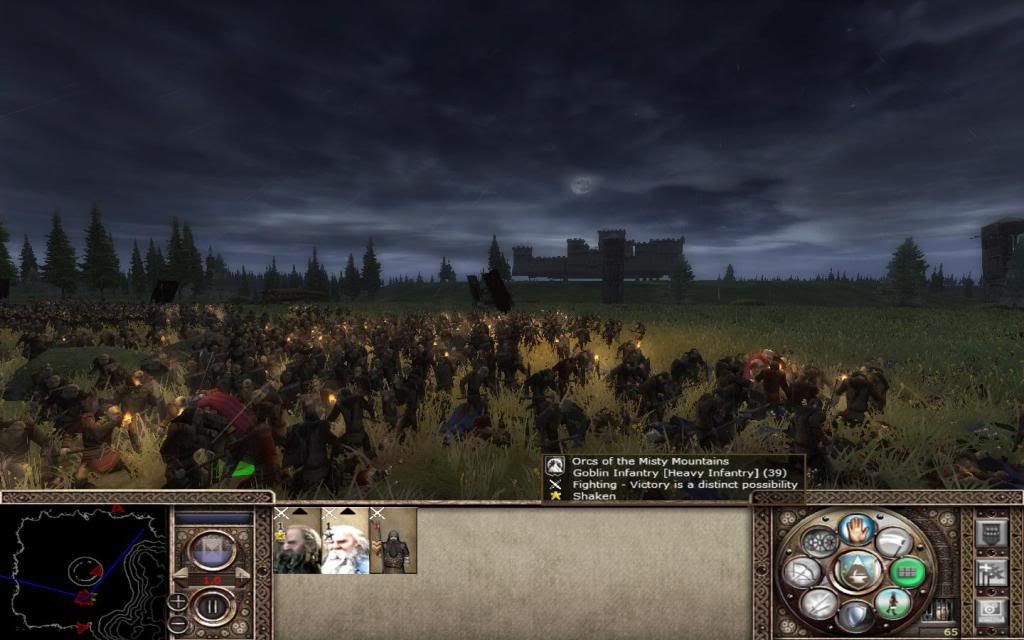Activate the halt order hand icon
The image size is (1024, 640).
[856, 529]
